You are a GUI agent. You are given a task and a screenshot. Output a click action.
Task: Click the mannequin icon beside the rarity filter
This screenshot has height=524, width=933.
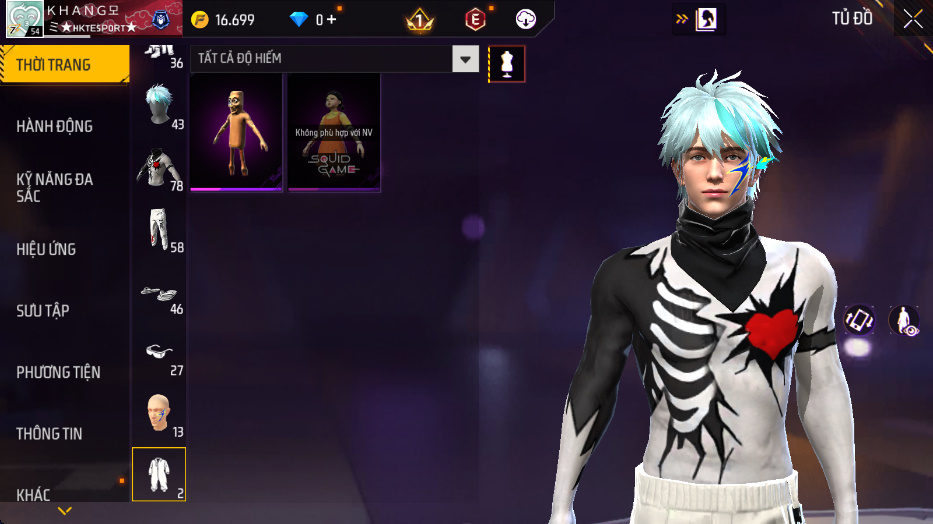click(506, 64)
